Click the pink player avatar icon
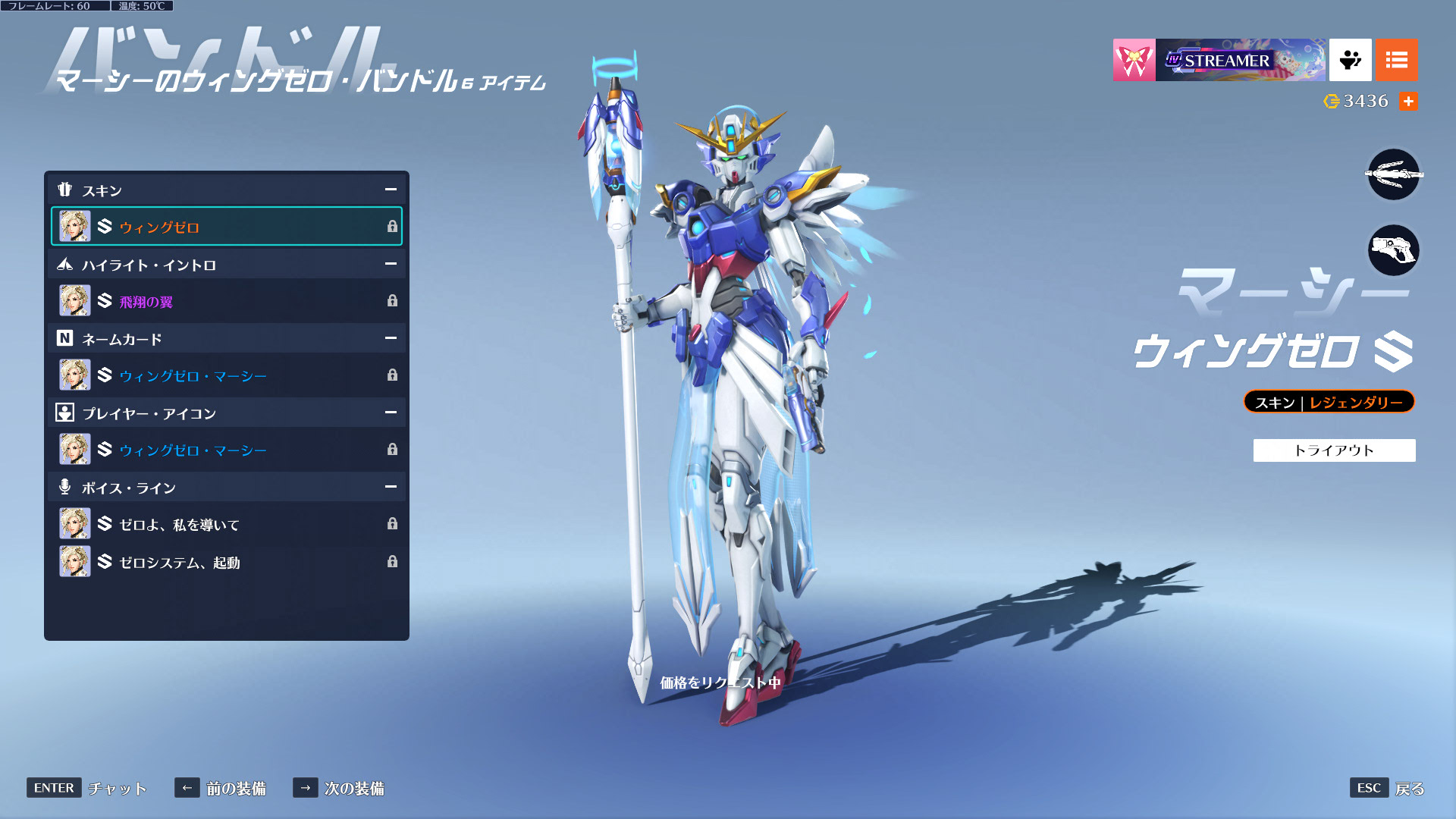 click(x=1134, y=60)
